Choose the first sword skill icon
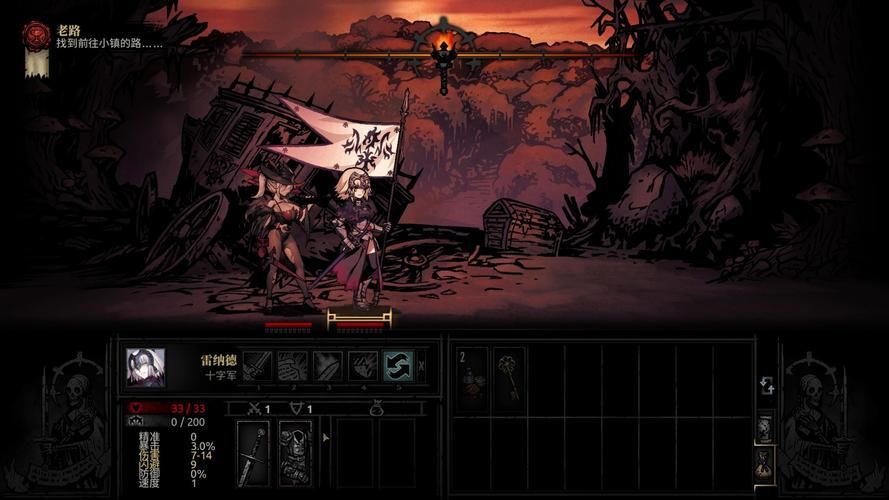889x500 pixels. coord(258,366)
